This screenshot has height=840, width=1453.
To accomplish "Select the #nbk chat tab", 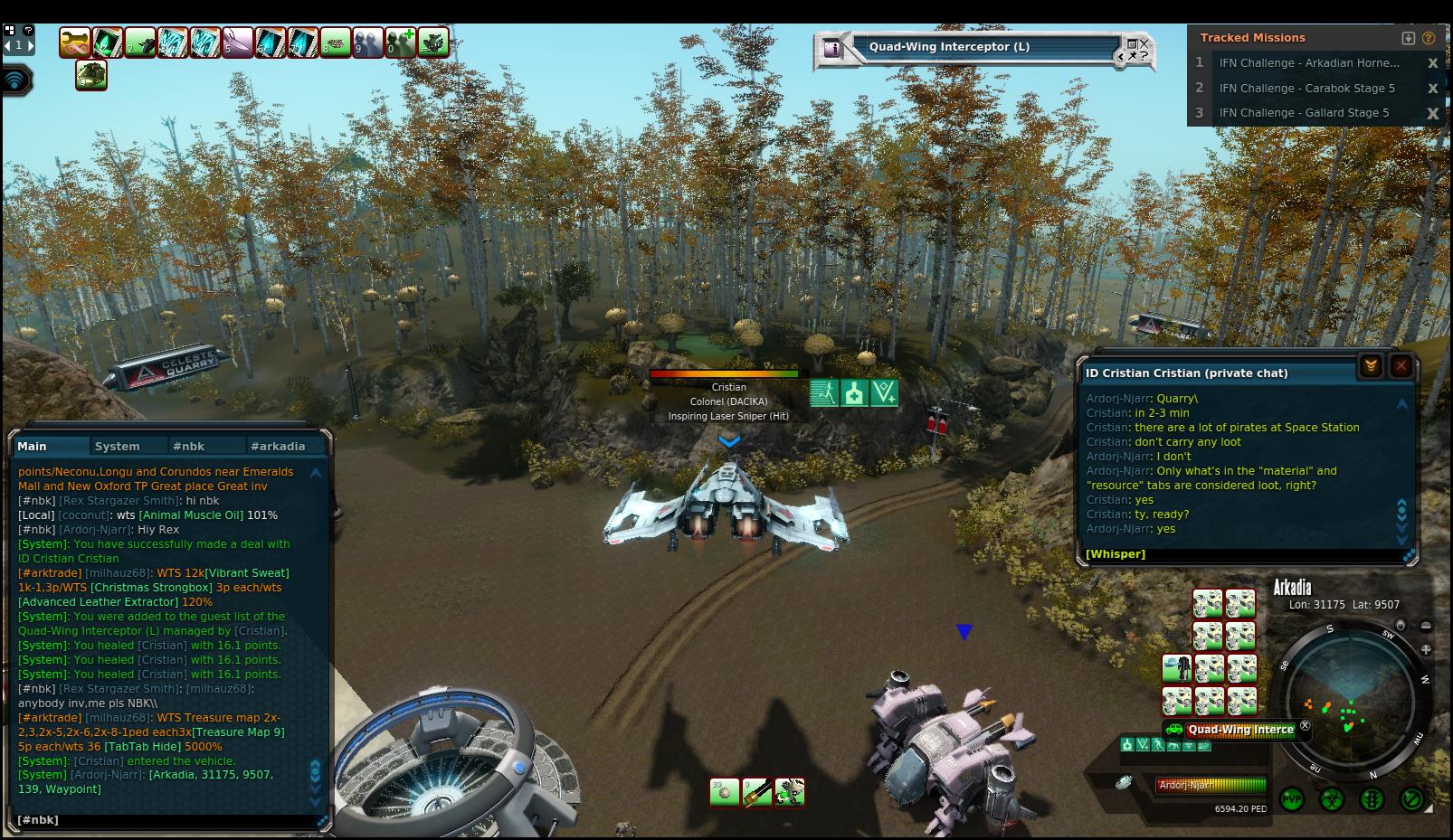I will click(x=189, y=447).
